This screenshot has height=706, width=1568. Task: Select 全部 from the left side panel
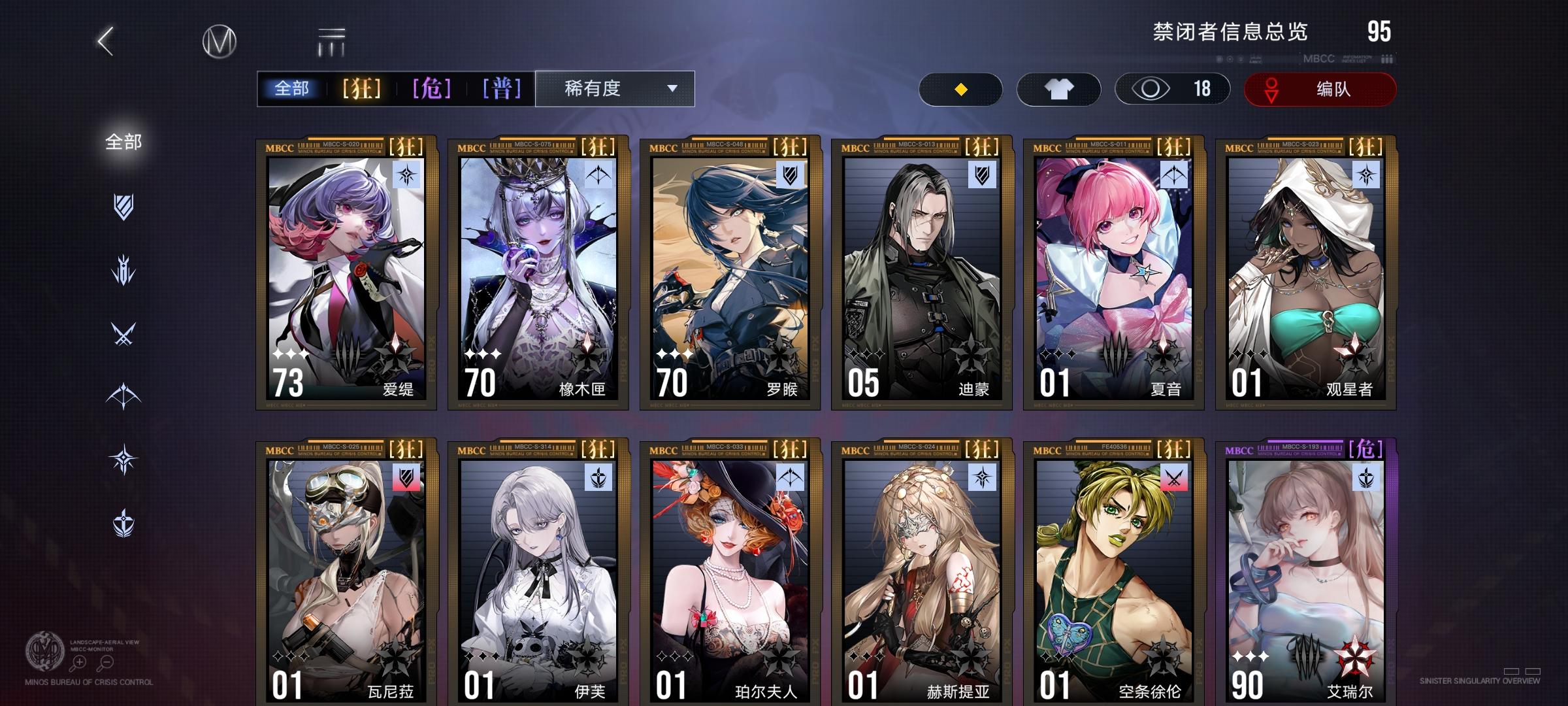(x=122, y=139)
